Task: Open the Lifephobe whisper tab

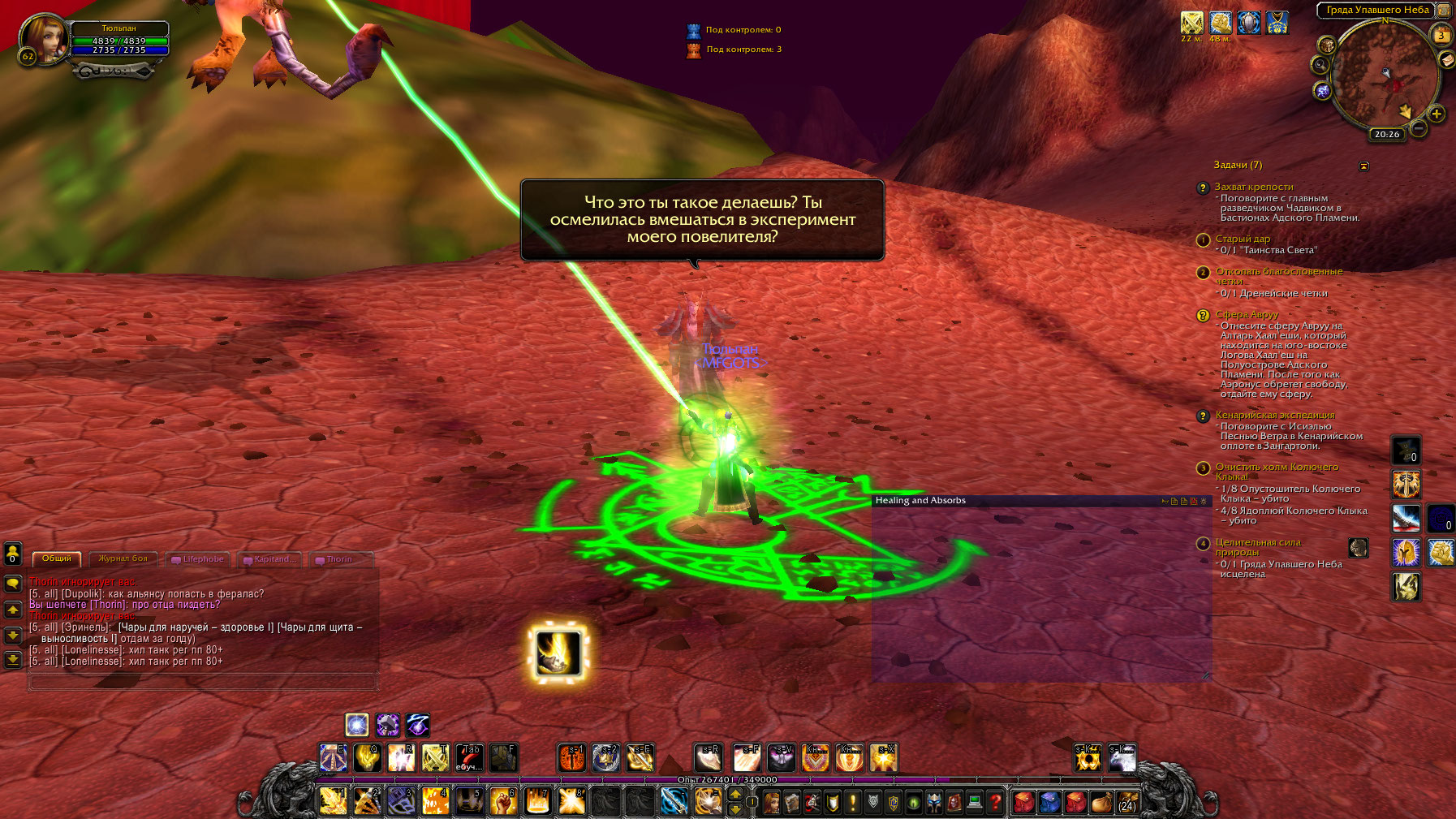Action: tap(198, 559)
